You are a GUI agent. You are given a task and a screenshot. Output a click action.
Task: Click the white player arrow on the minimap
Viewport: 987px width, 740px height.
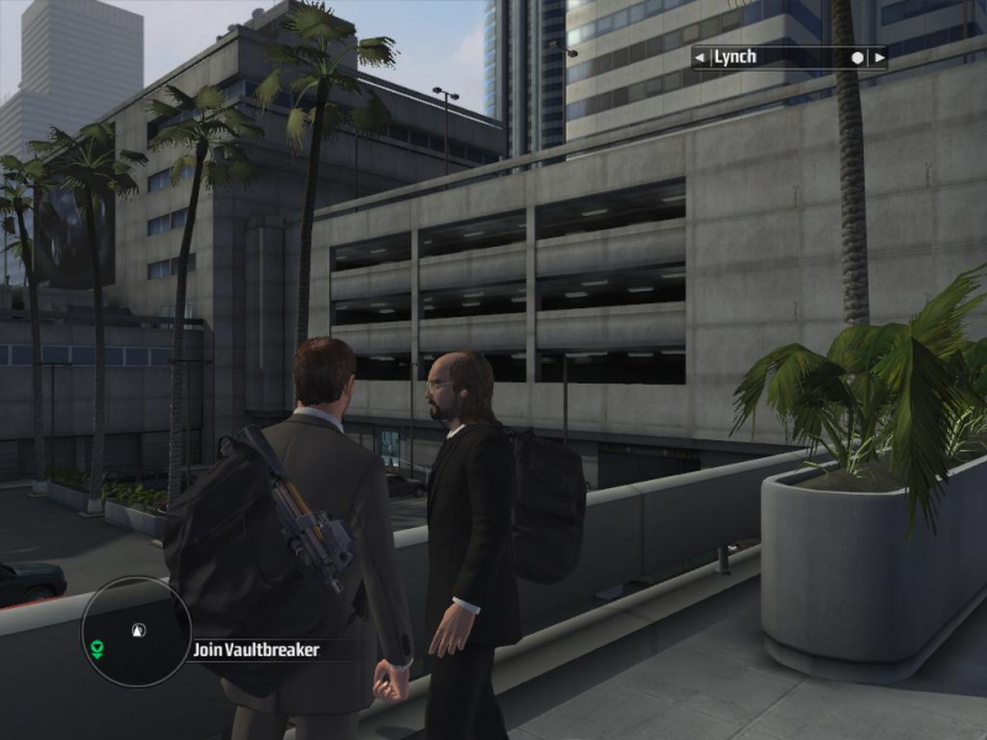click(x=138, y=630)
